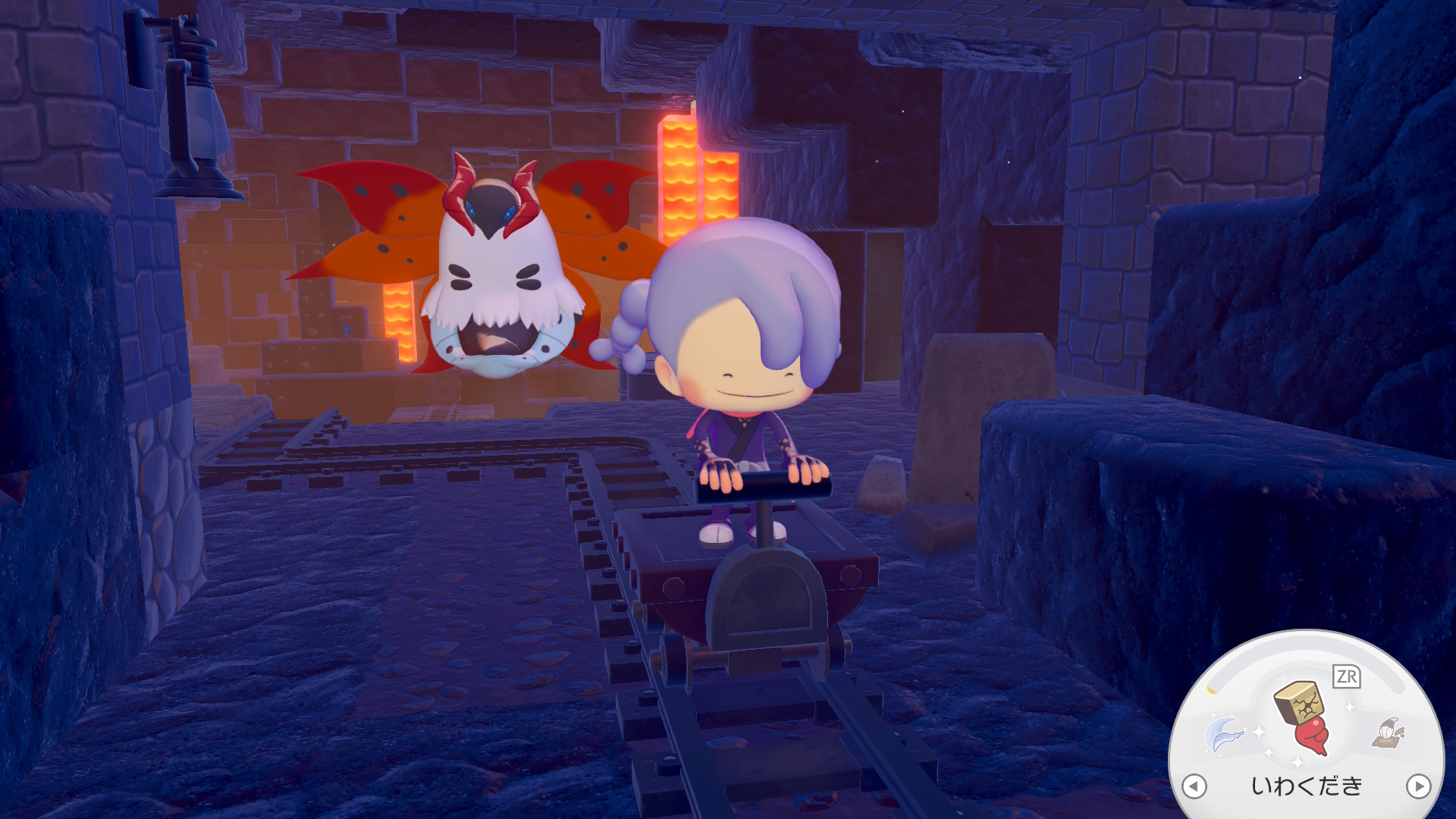Select the いわくだき rock smash skill icon
Image resolution: width=1456 pixels, height=819 pixels.
click(x=1303, y=716)
